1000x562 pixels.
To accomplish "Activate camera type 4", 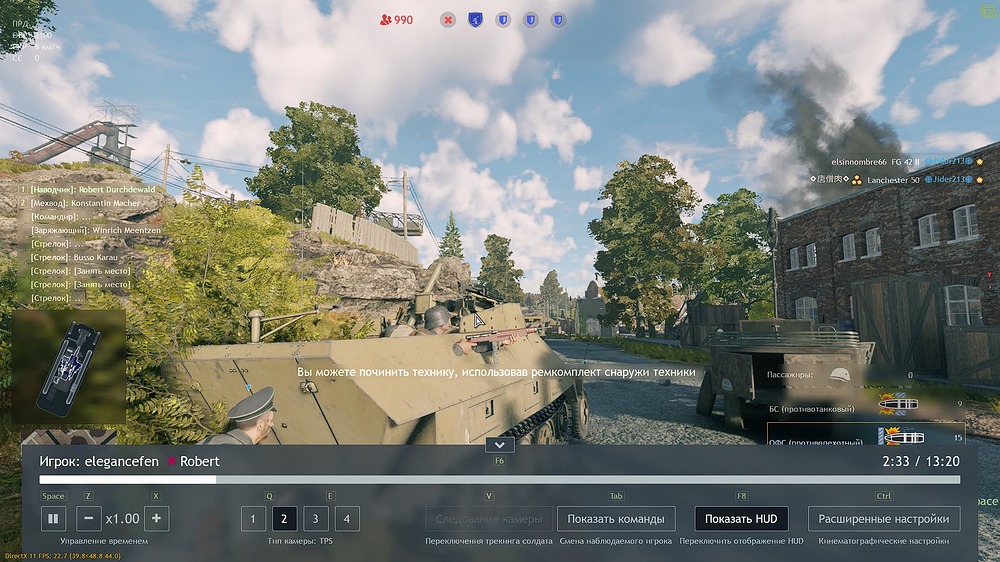I will 346,519.
